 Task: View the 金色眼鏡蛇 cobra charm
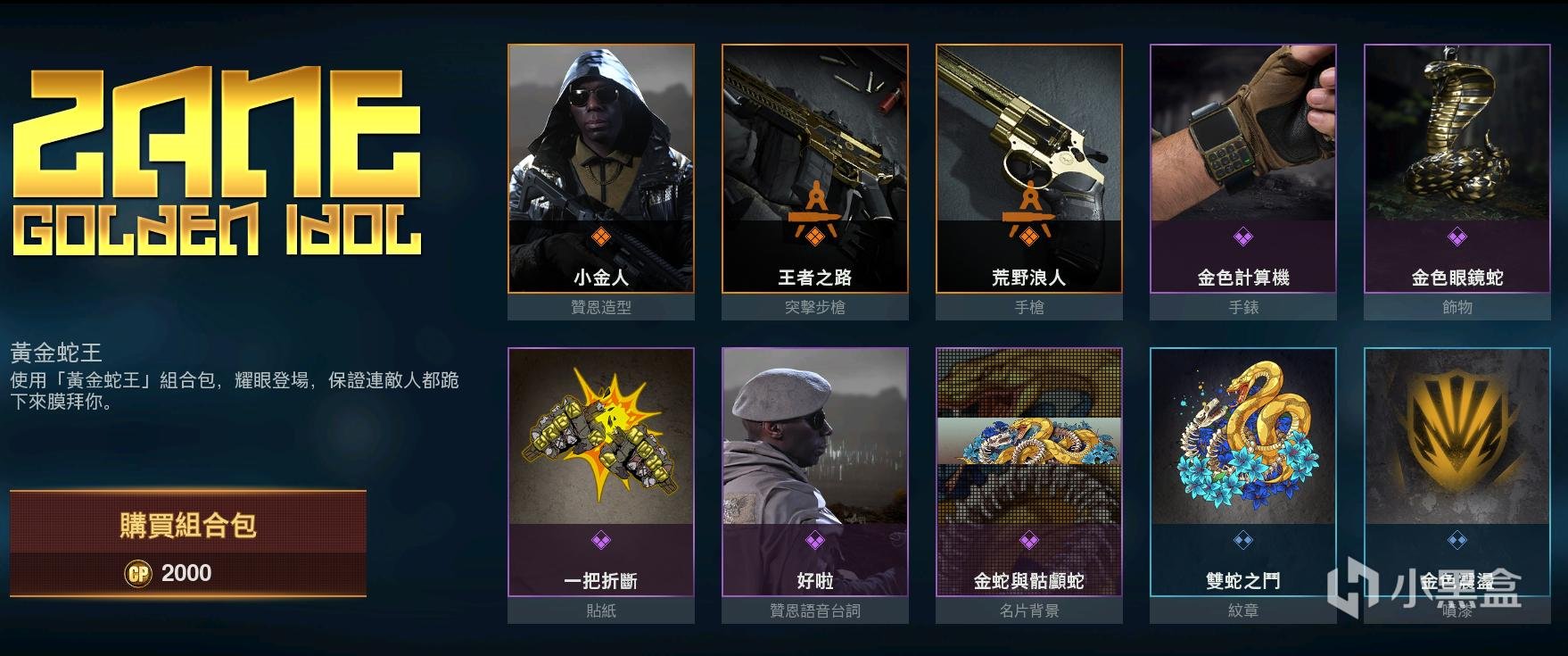coord(1457,170)
